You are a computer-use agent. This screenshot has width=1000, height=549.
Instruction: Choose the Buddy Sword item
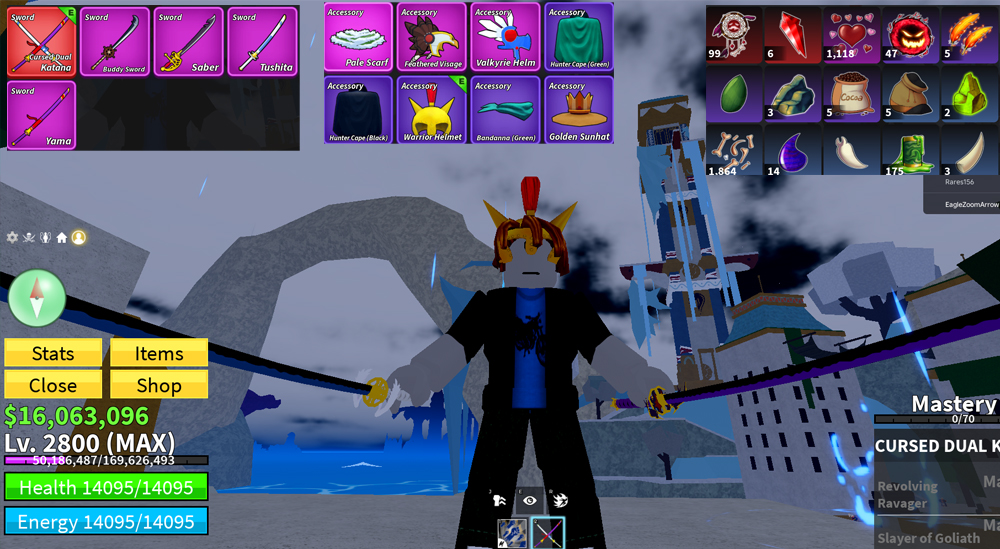115,42
